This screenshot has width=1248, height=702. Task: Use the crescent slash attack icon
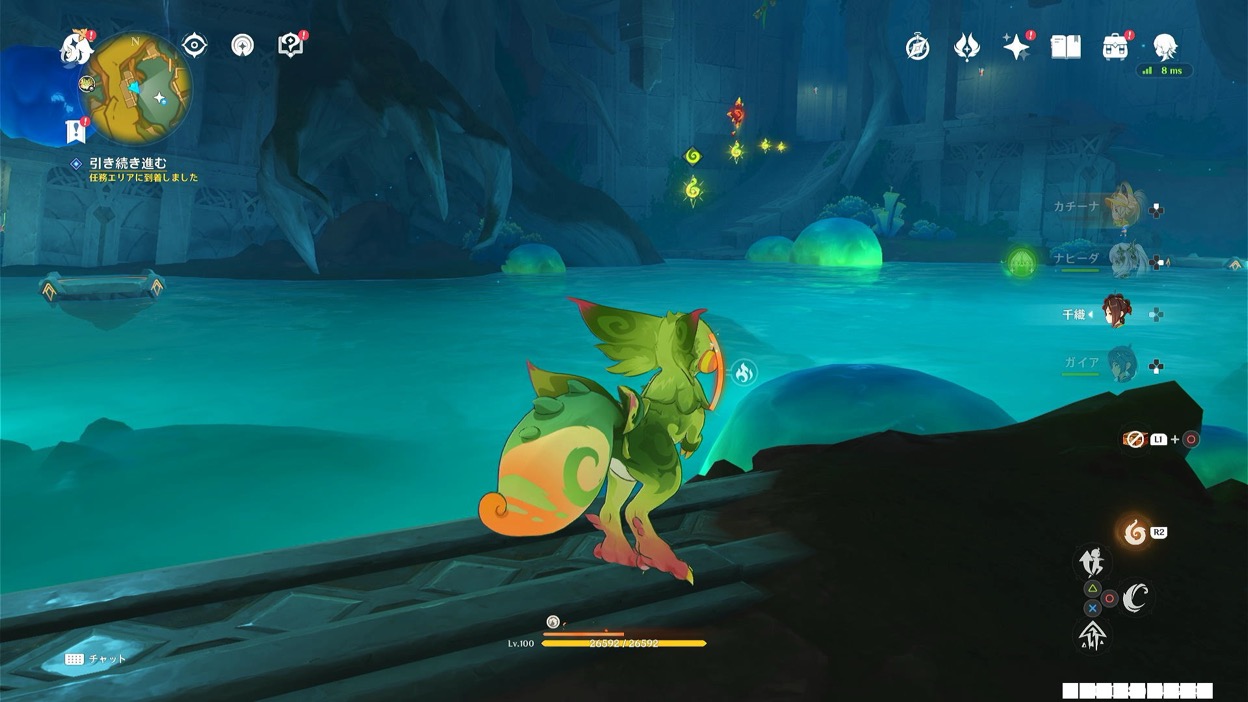pos(1135,598)
